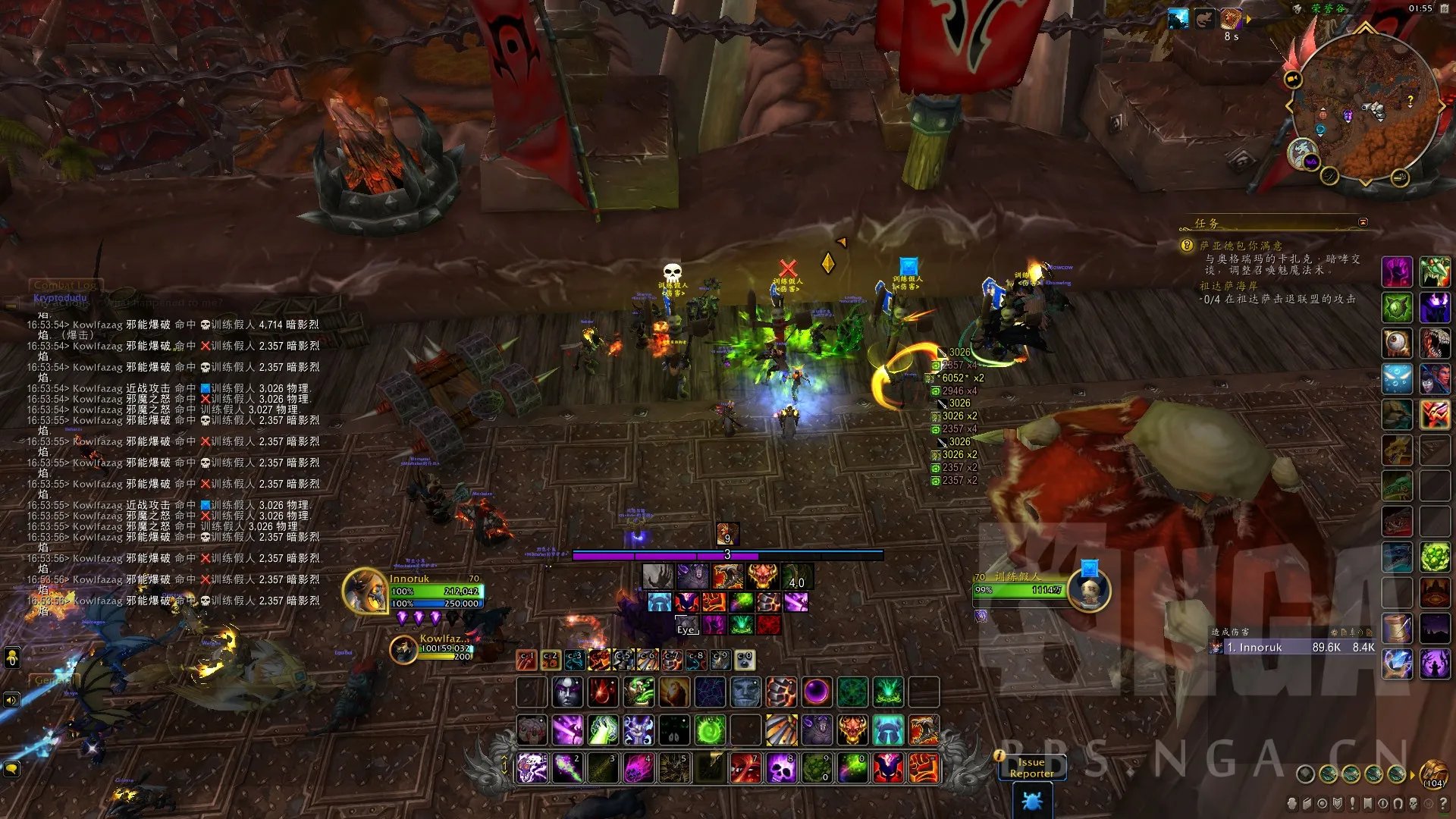Open the Combat Log chat tab
The width and height of the screenshot is (1456, 819).
pos(64,285)
